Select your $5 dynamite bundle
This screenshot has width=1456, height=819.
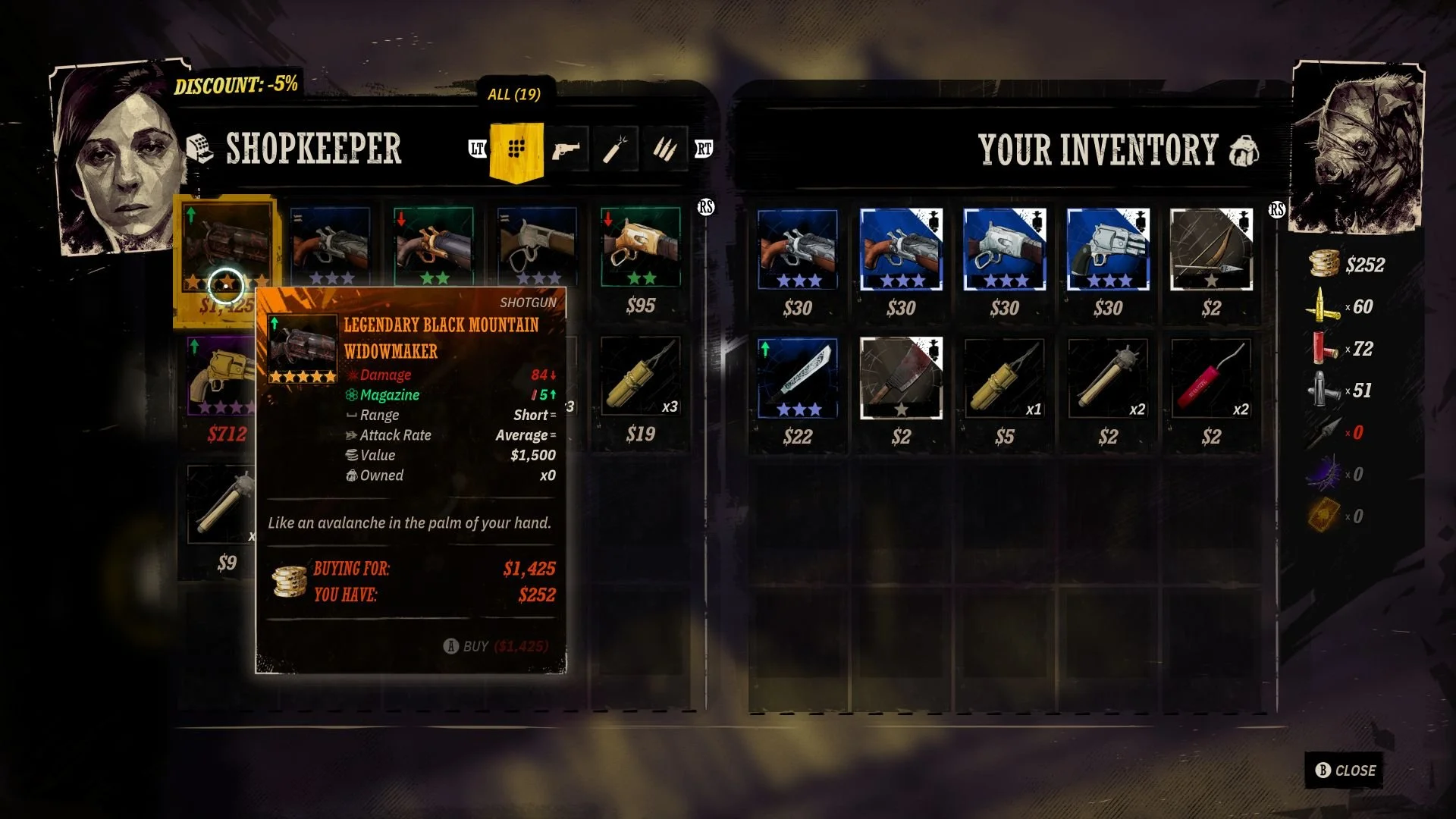pos(1005,378)
